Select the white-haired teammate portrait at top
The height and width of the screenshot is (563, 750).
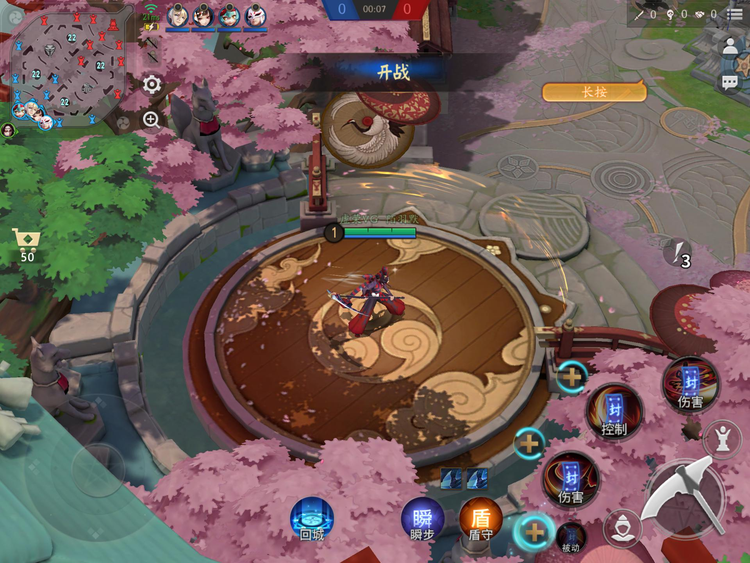click(x=178, y=15)
